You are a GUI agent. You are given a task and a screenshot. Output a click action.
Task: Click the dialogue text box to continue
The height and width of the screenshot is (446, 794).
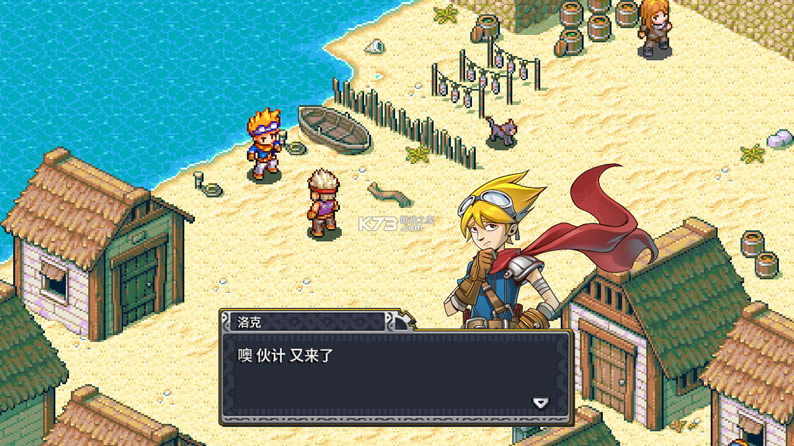[x=396, y=375]
